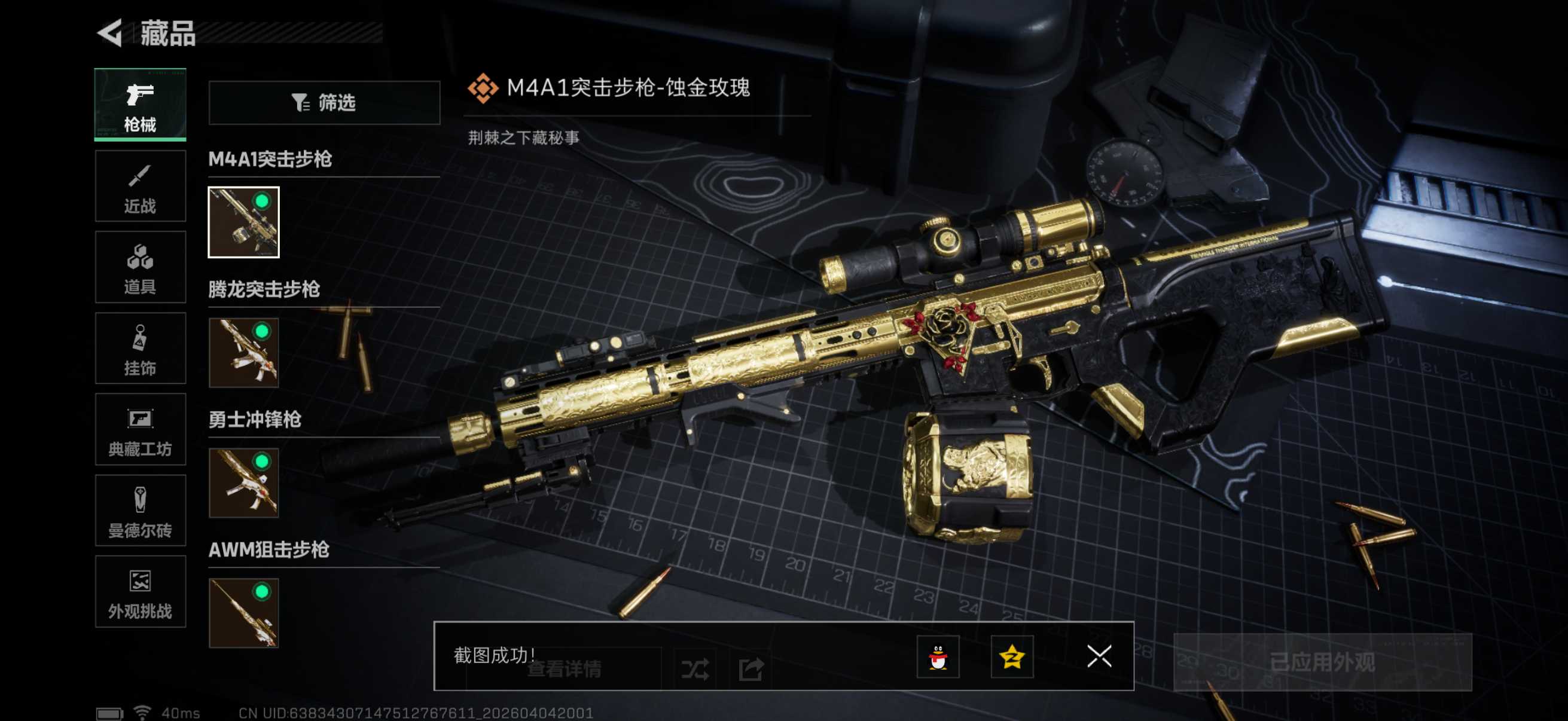Open the 筛选 filter button
Screen dimensions: 1568x721
pyautogui.click(x=324, y=103)
